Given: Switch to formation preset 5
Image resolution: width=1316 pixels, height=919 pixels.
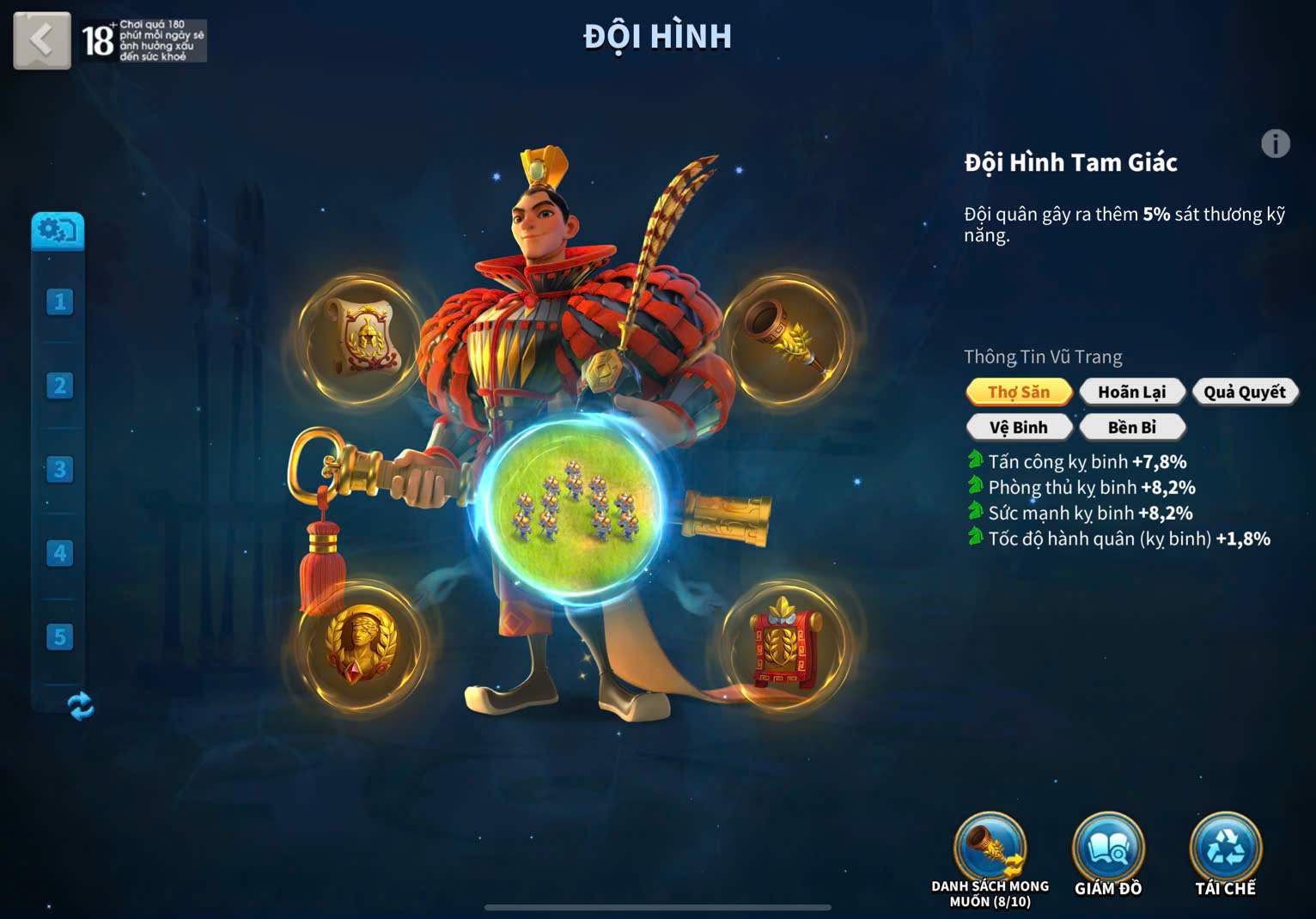Looking at the screenshot, I should click(59, 636).
